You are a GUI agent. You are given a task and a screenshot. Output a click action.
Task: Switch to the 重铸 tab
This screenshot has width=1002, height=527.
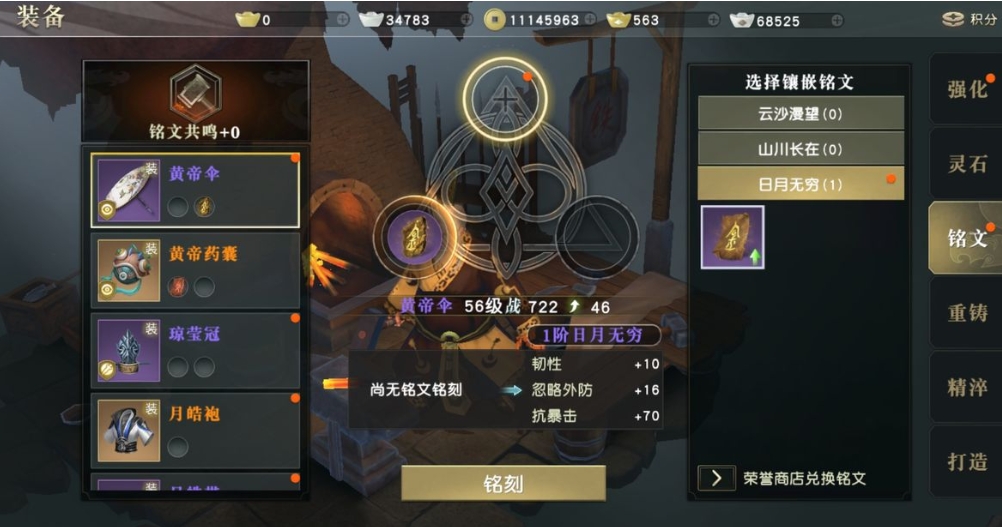pyautogui.click(x=966, y=313)
